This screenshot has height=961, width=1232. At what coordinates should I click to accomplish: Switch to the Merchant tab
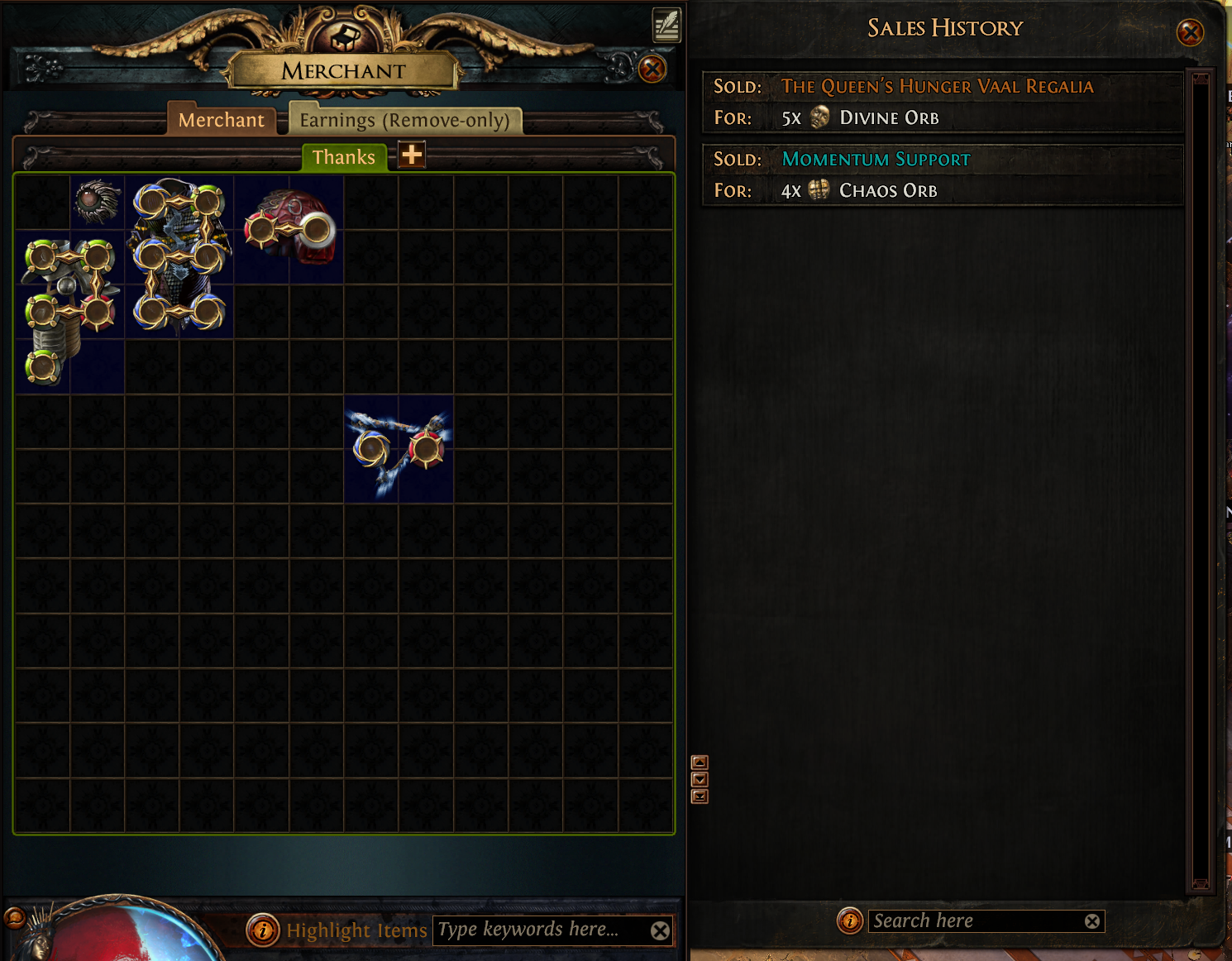tap(221, 120)
